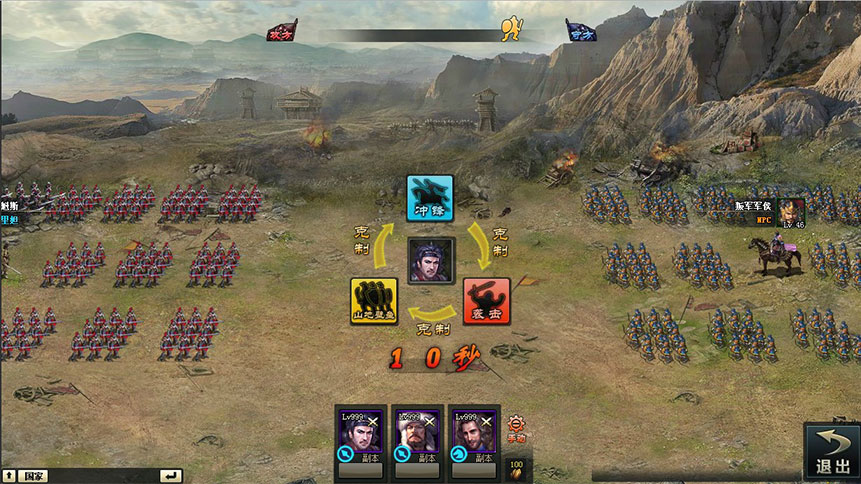
Task: Click the general portrait in the tactic wheel
Action: (x=431, y=261)
